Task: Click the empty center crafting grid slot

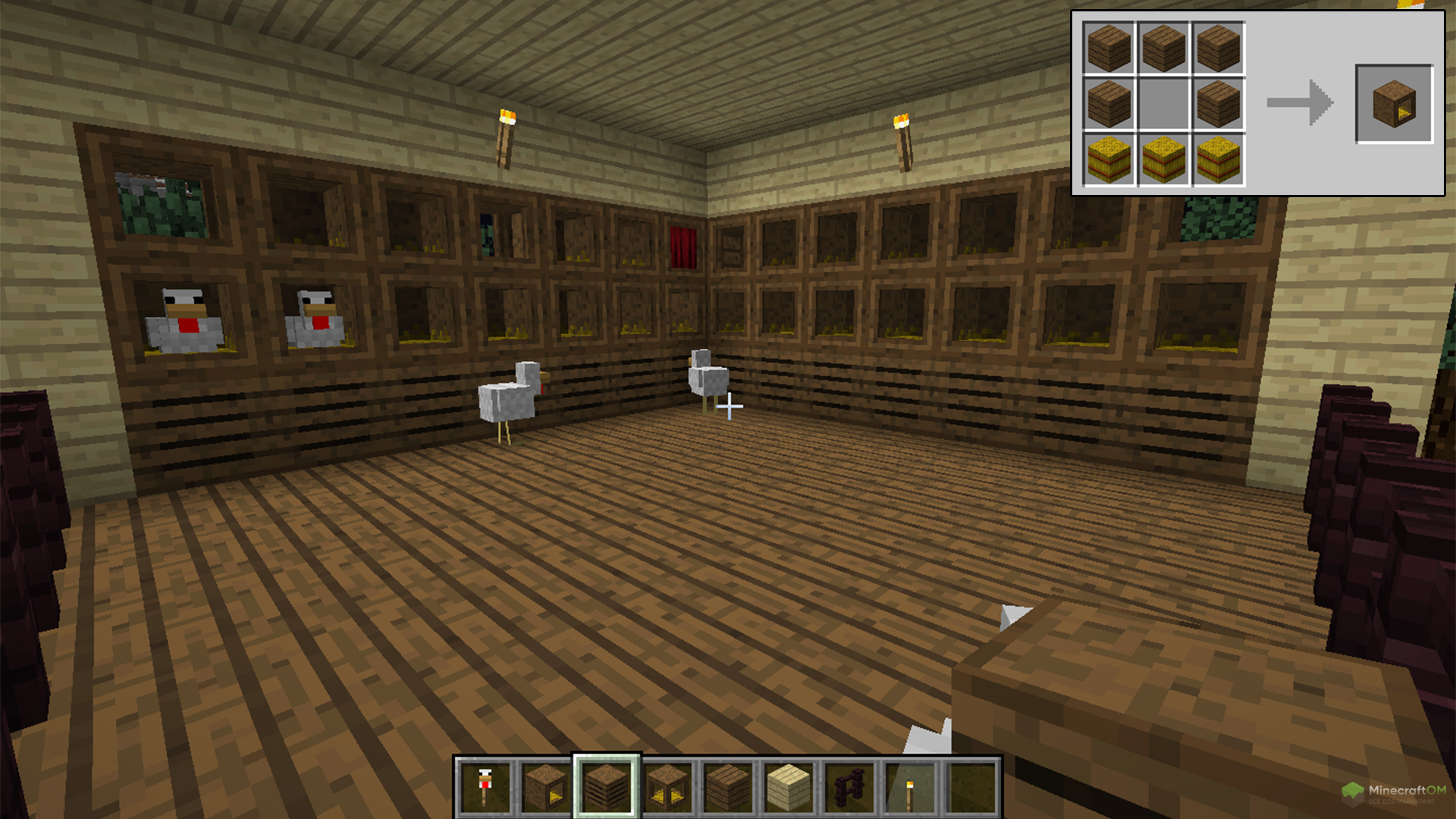Action: (1164, 104)
